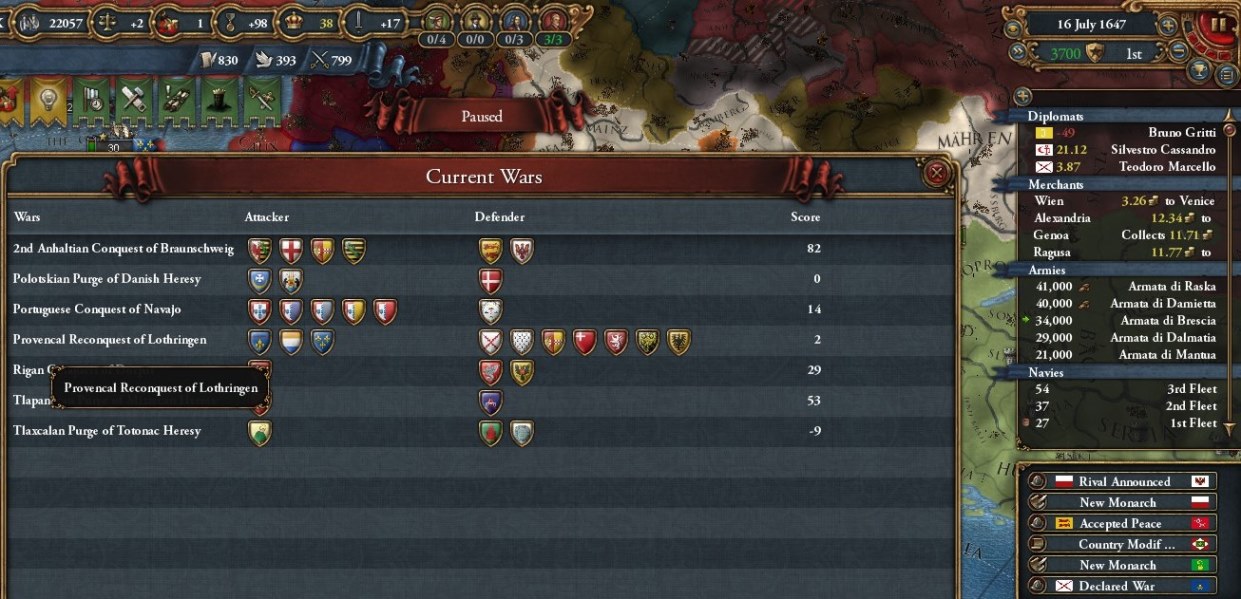Decrease game speed with the minus button
The image size is (1241, 599).
coord(1179,50)
